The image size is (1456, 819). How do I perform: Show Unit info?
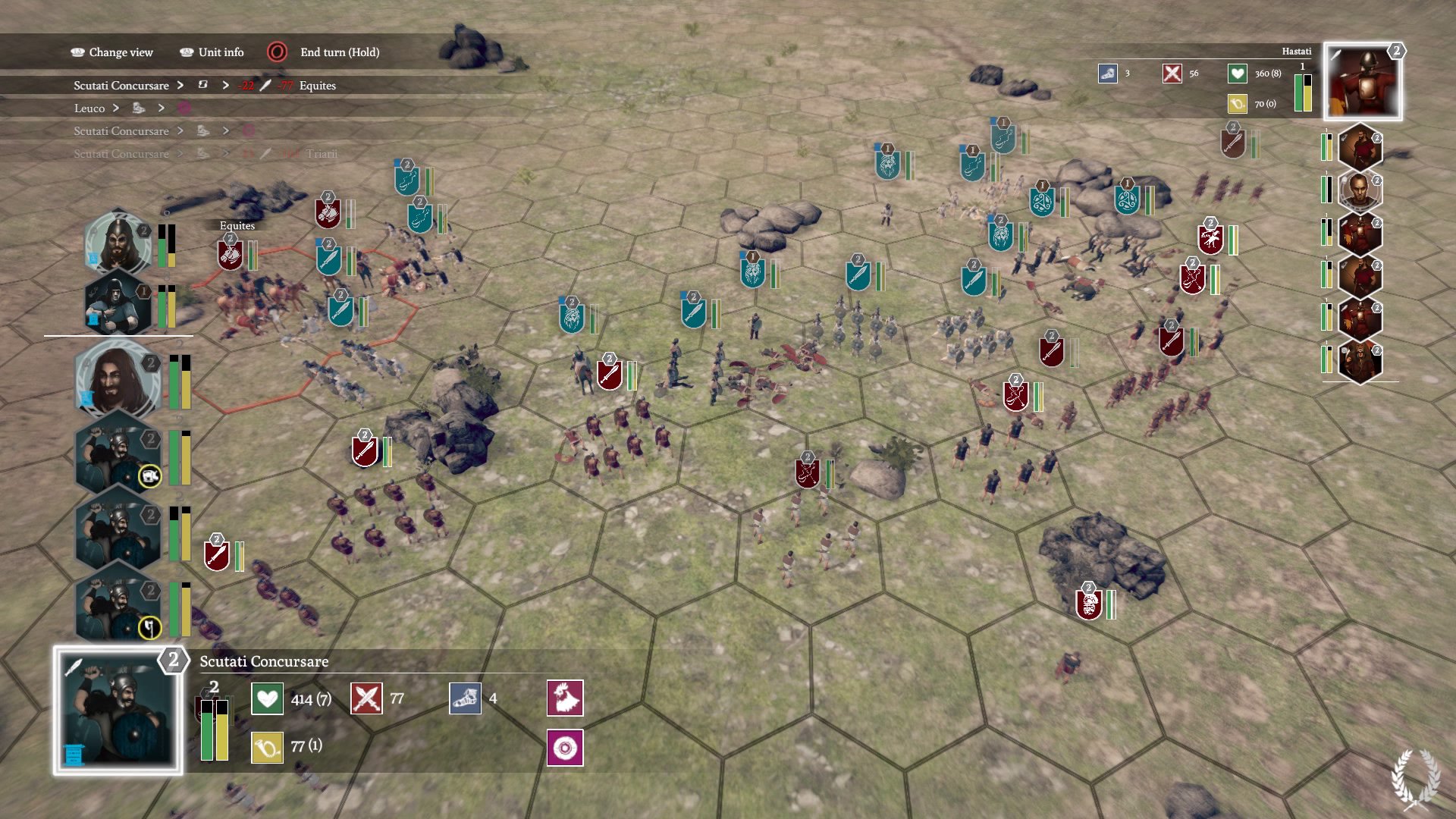[x=212, y=52]
